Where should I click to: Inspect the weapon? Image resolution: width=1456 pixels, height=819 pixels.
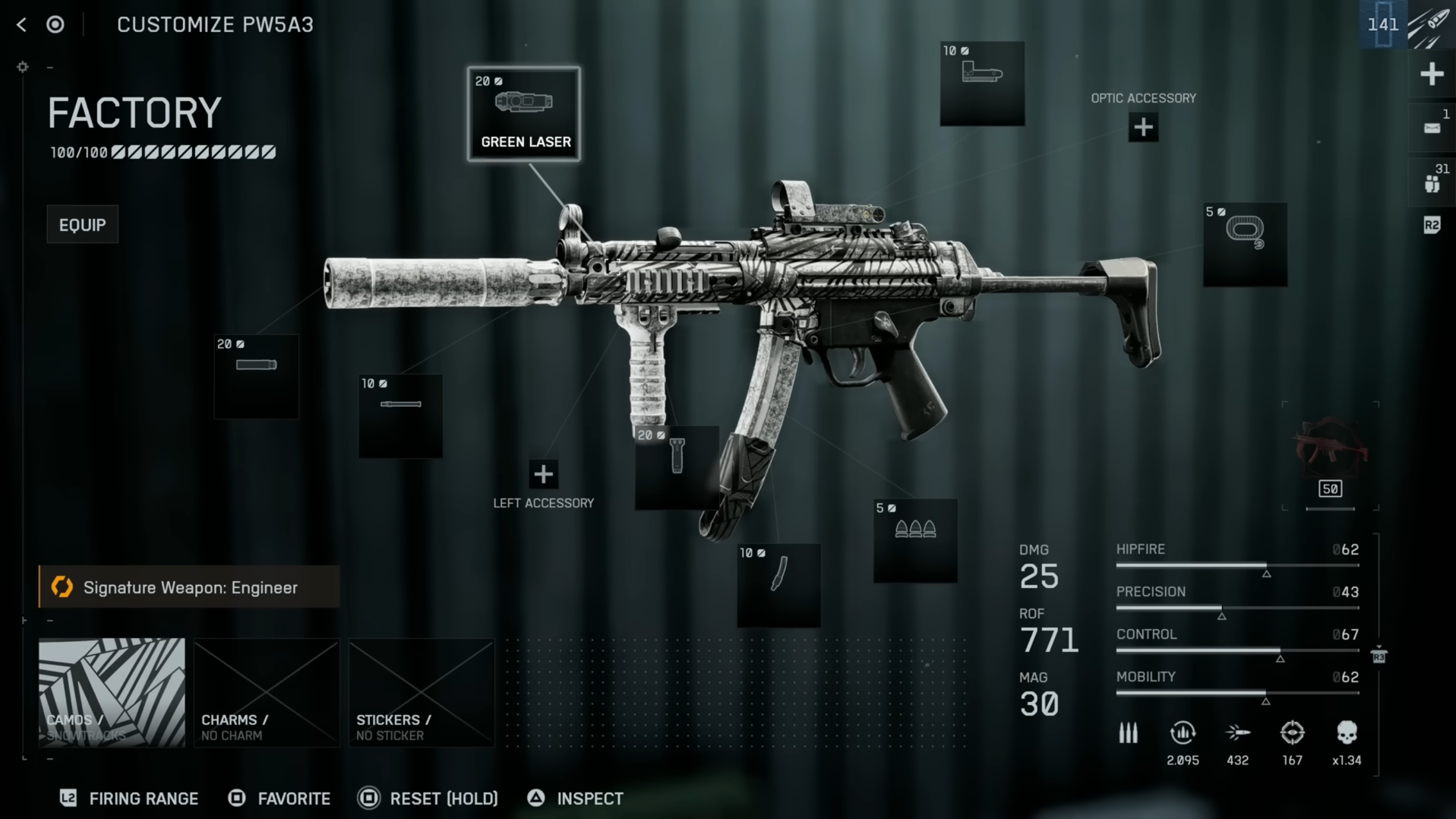[x=576, y=798]
